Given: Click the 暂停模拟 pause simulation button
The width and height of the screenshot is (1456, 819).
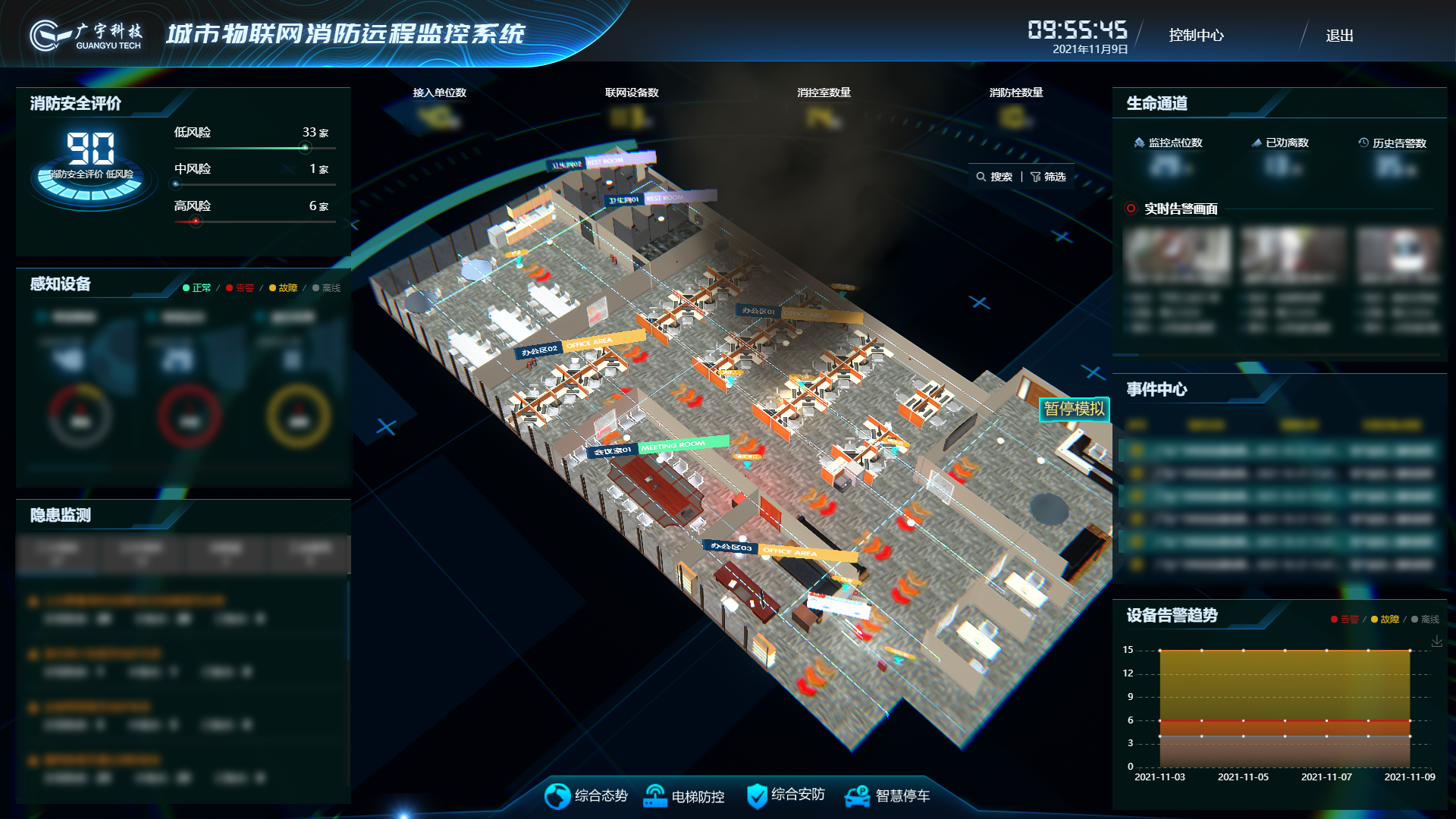Looking at the screenshot, I should [1074, 409].
